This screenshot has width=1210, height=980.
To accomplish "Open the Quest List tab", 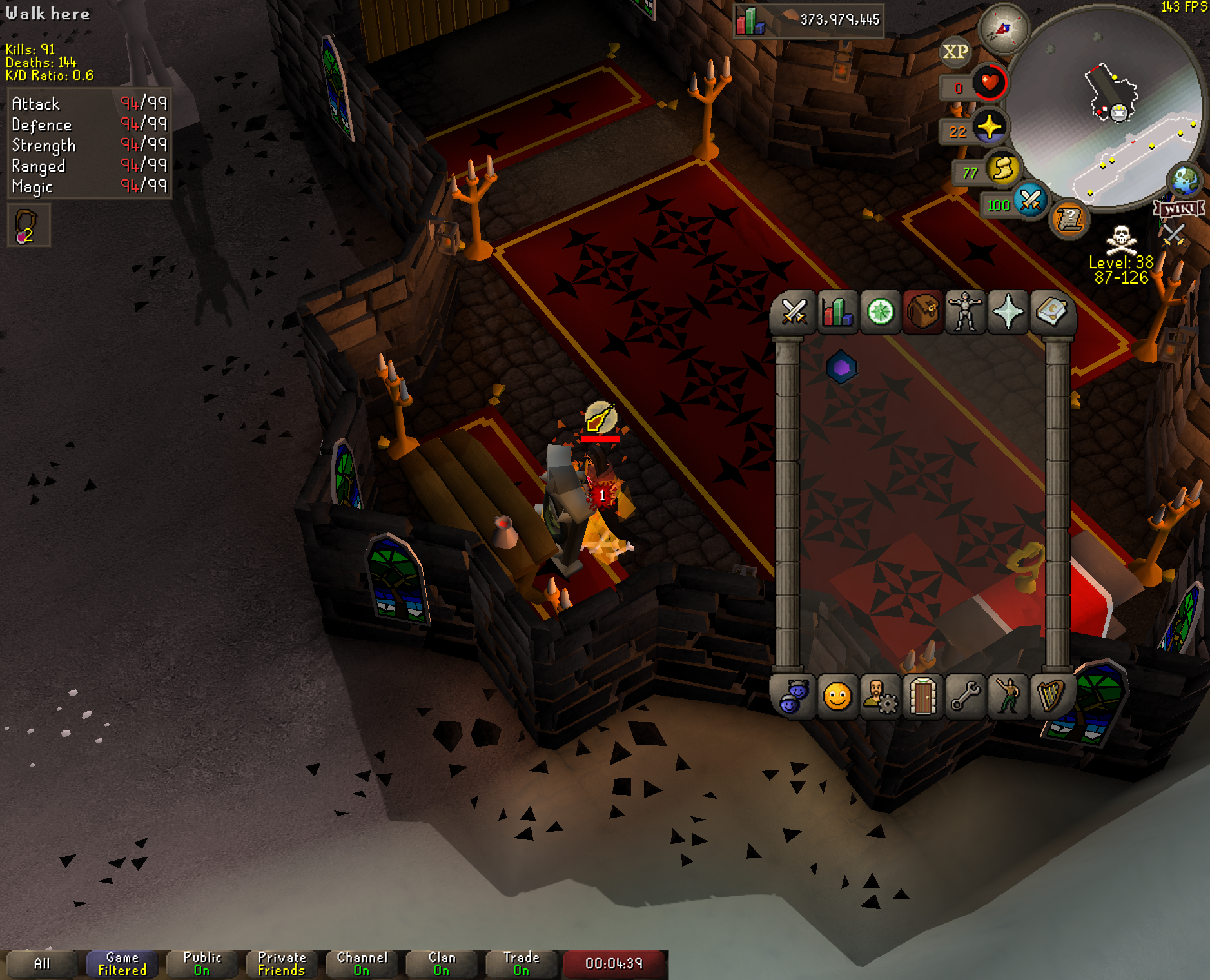I will (x=880, y=313).
